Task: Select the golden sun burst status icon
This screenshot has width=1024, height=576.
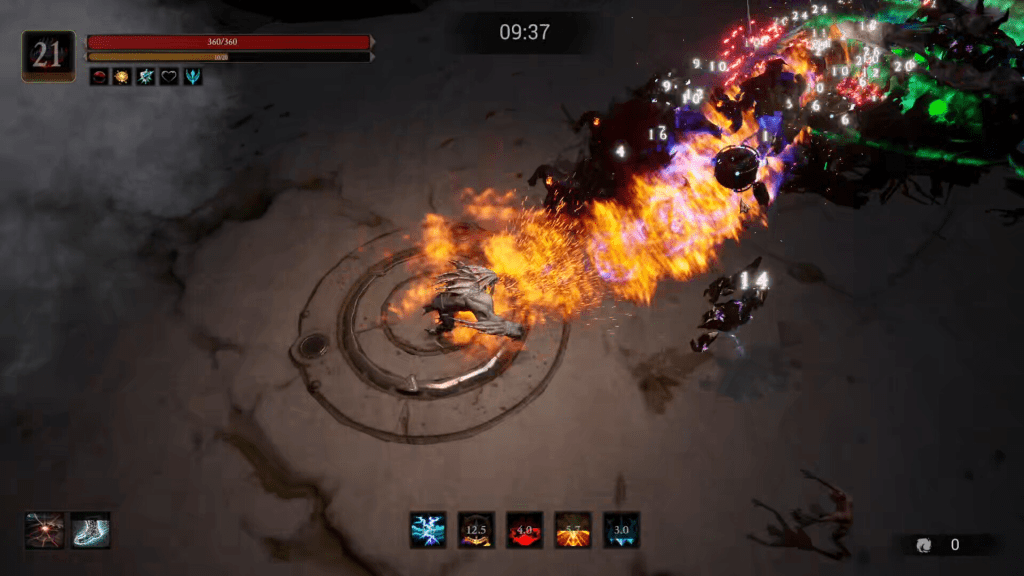Action: [122, 76]
